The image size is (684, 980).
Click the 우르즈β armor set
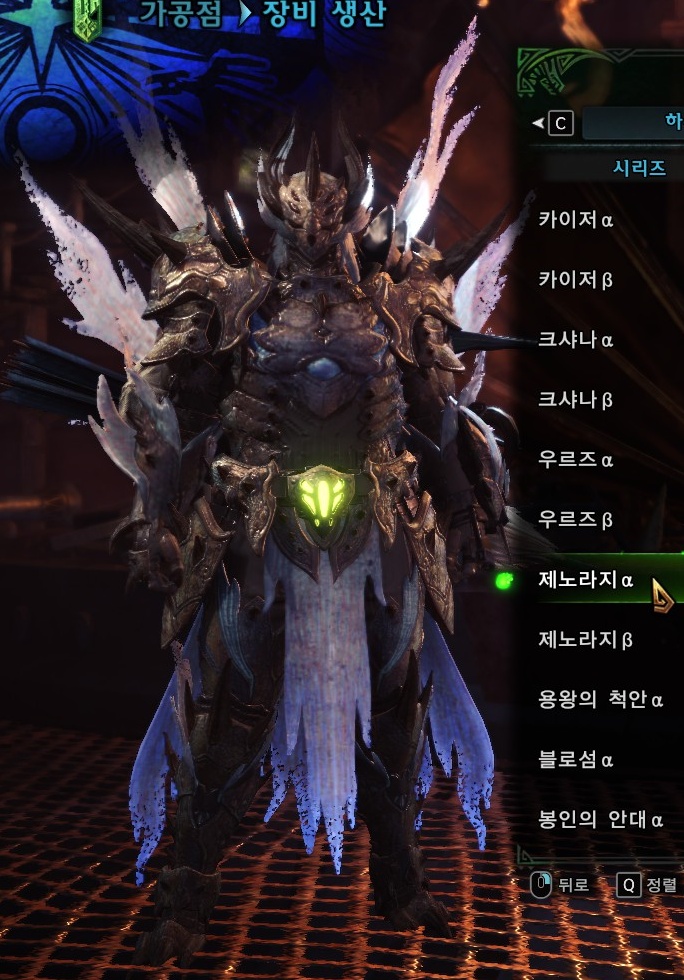tap(577, 519)
